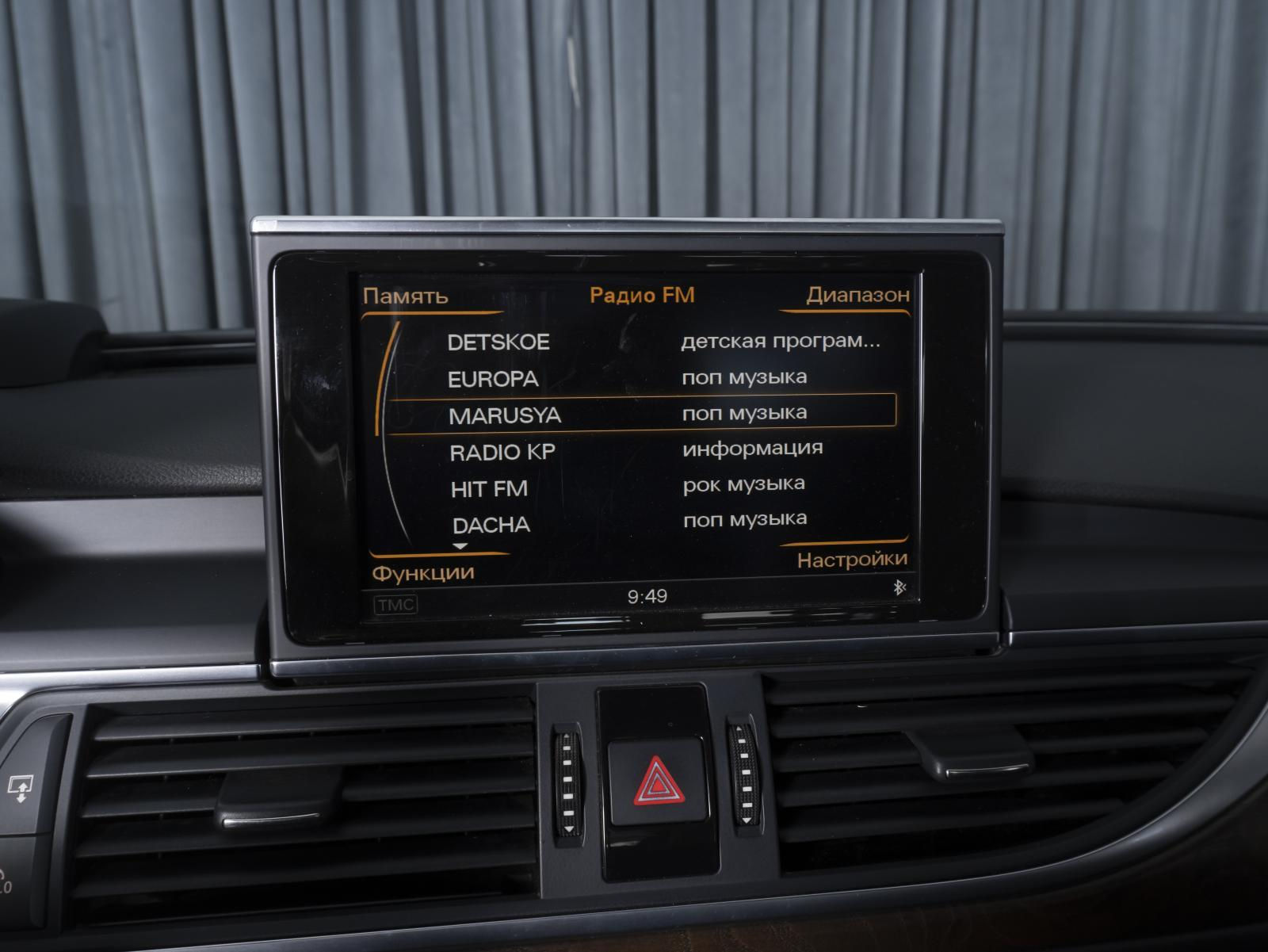Click the down arrow below the station list

460,546
